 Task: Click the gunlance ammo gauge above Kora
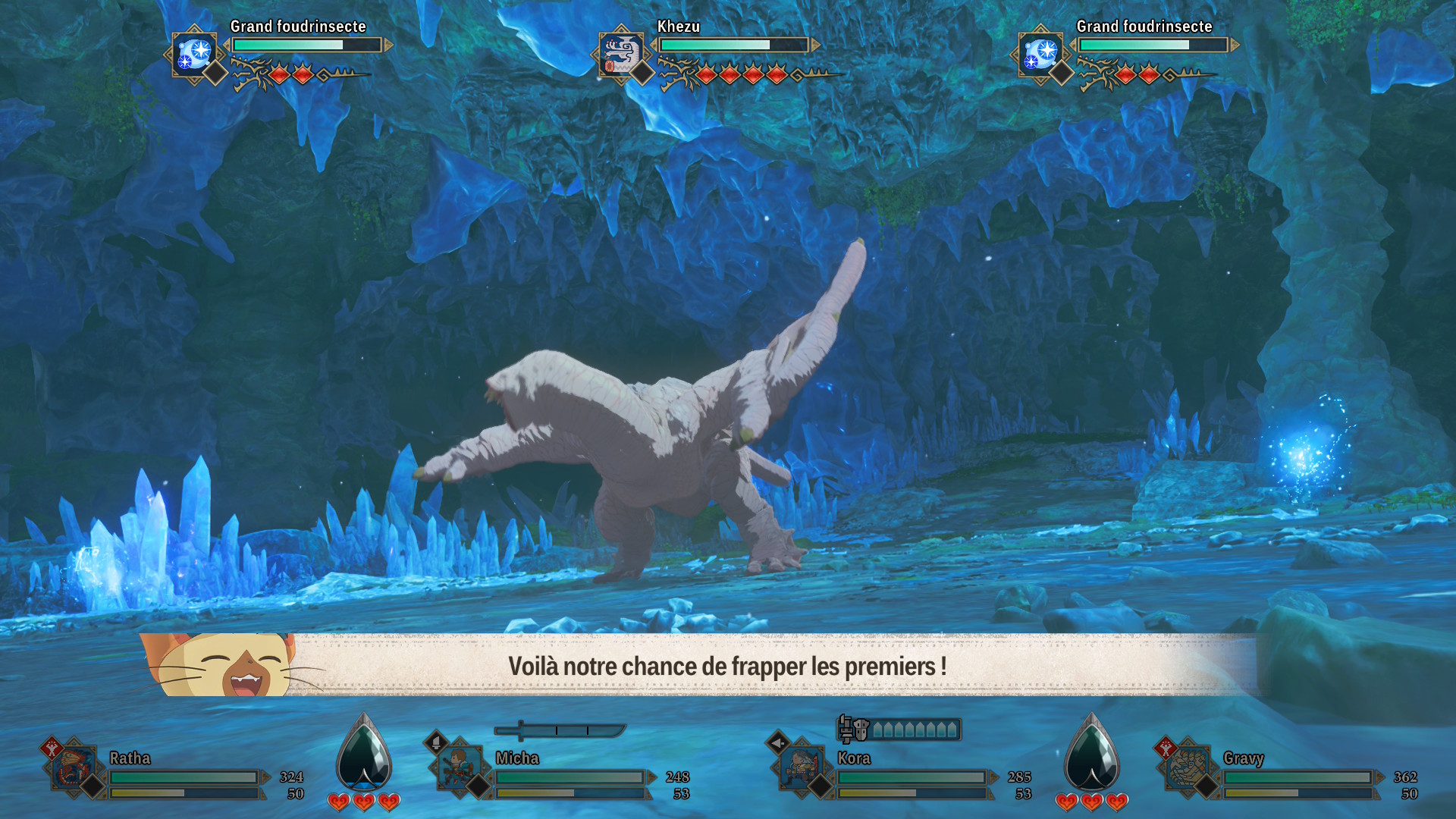click(x=899, y=730)
